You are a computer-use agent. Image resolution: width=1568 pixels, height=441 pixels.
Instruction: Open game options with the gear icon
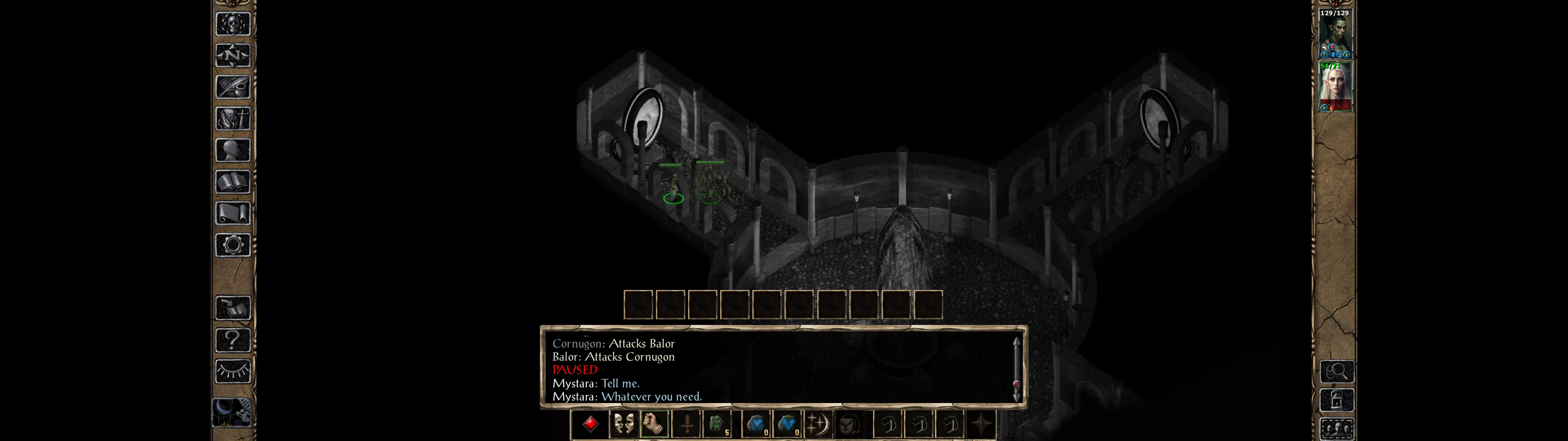[x=232, y=245]
